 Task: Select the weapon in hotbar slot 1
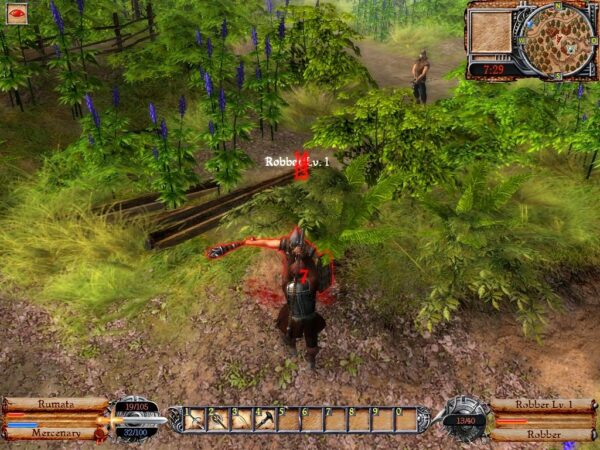[195, 419]
